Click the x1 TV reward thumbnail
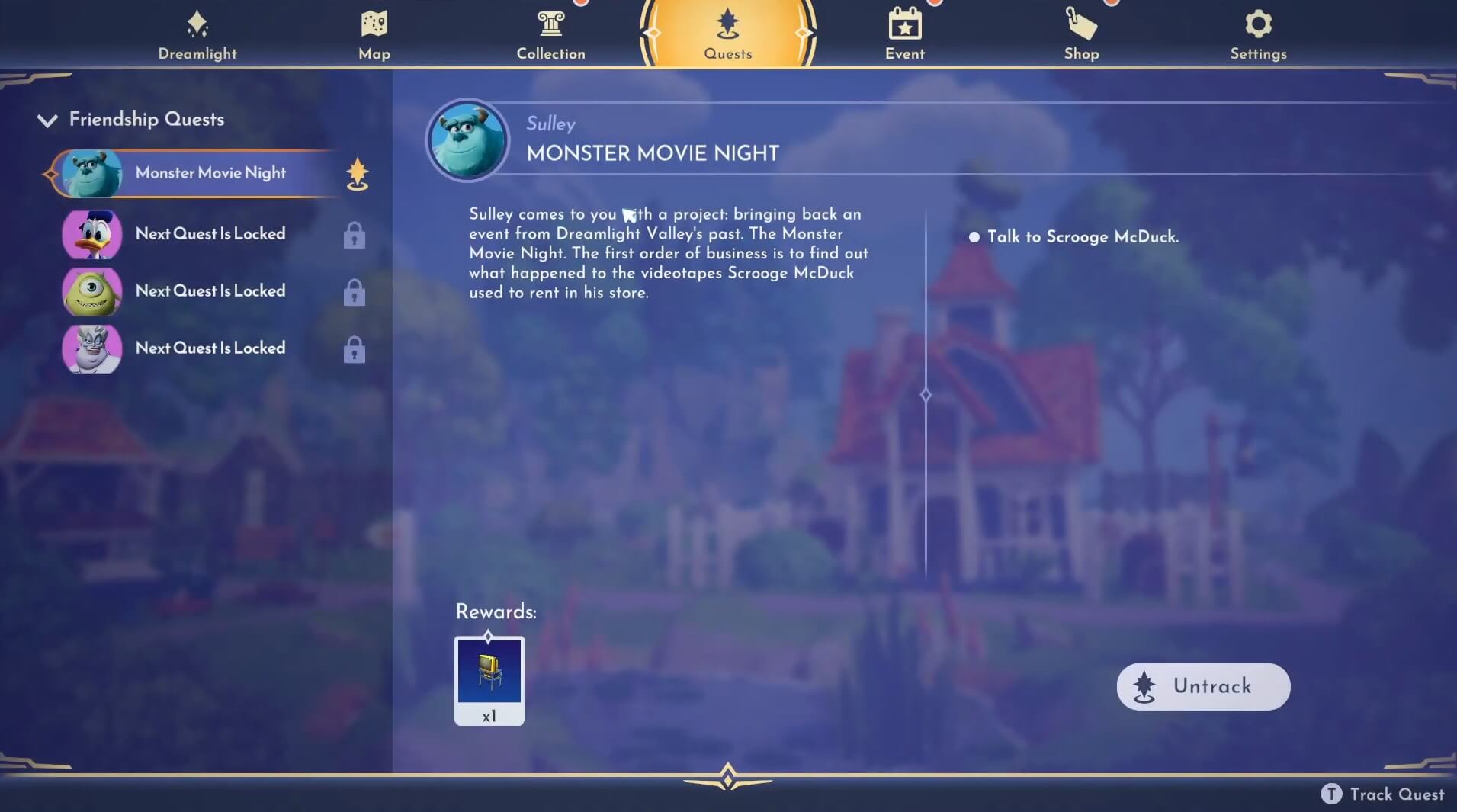This screenshot has width=1457, height=812. (x=489, y=679)
